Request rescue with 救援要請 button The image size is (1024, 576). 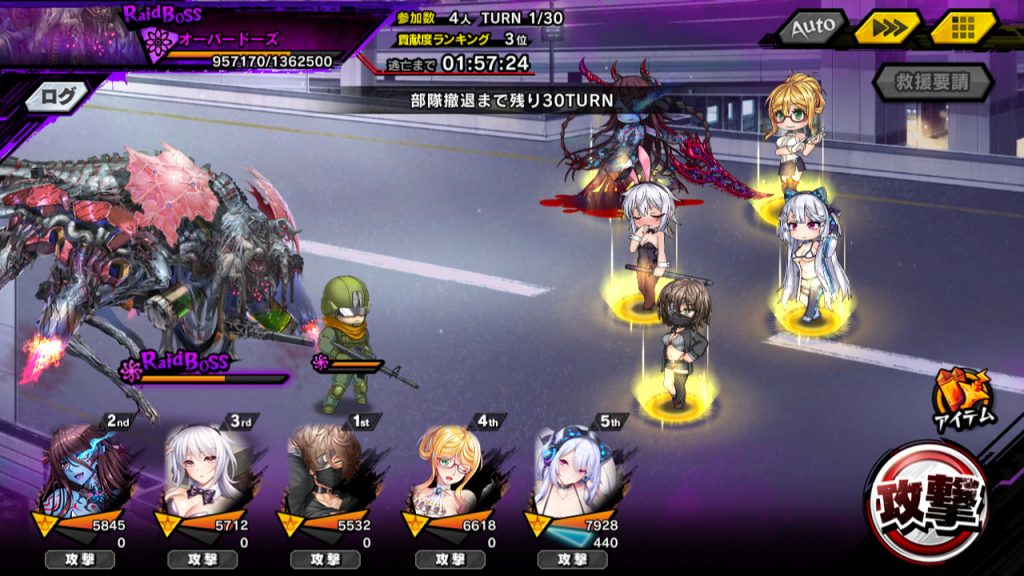(933, 83)
